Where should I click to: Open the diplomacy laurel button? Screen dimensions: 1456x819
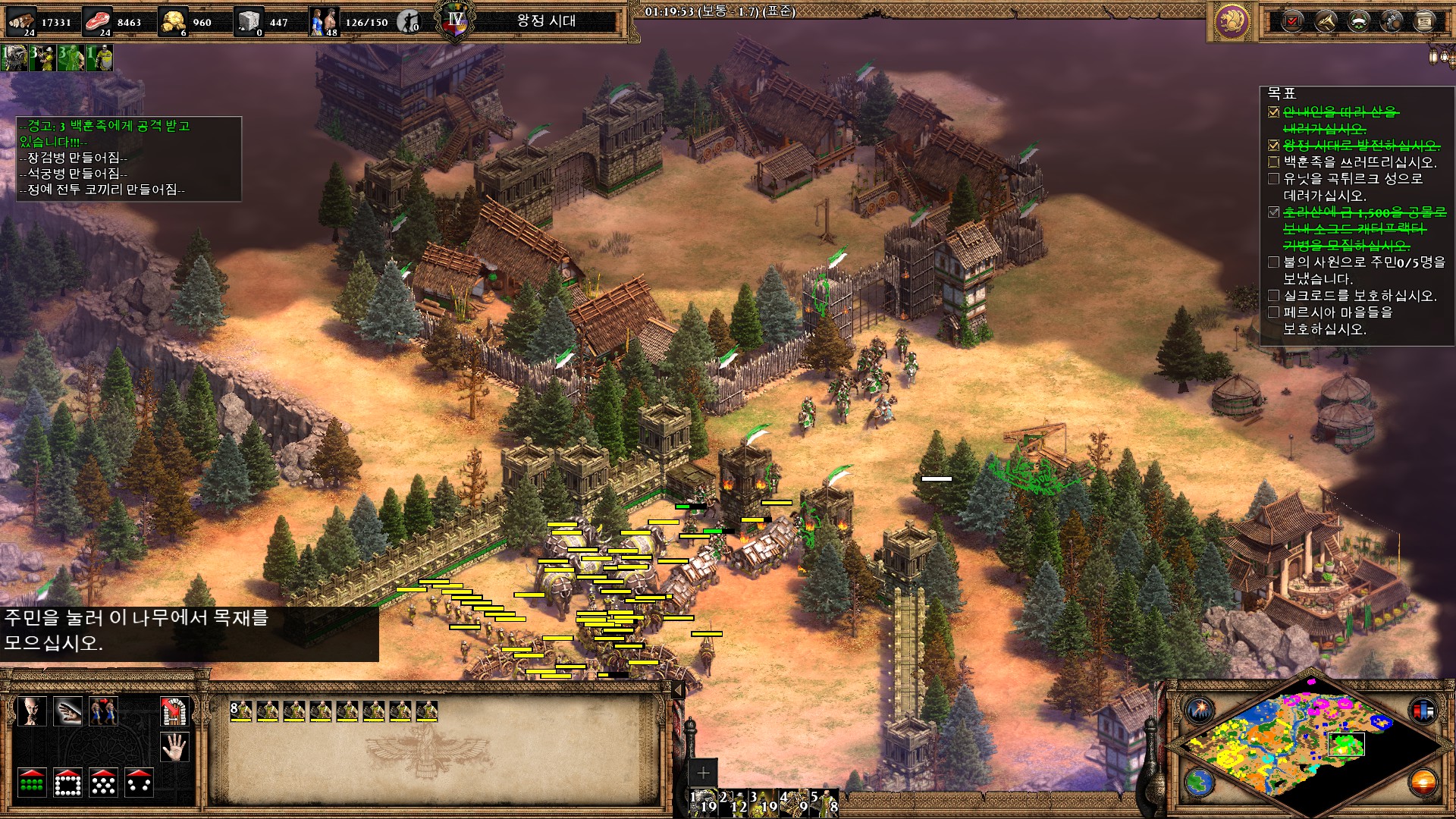tap(1358, 21)
